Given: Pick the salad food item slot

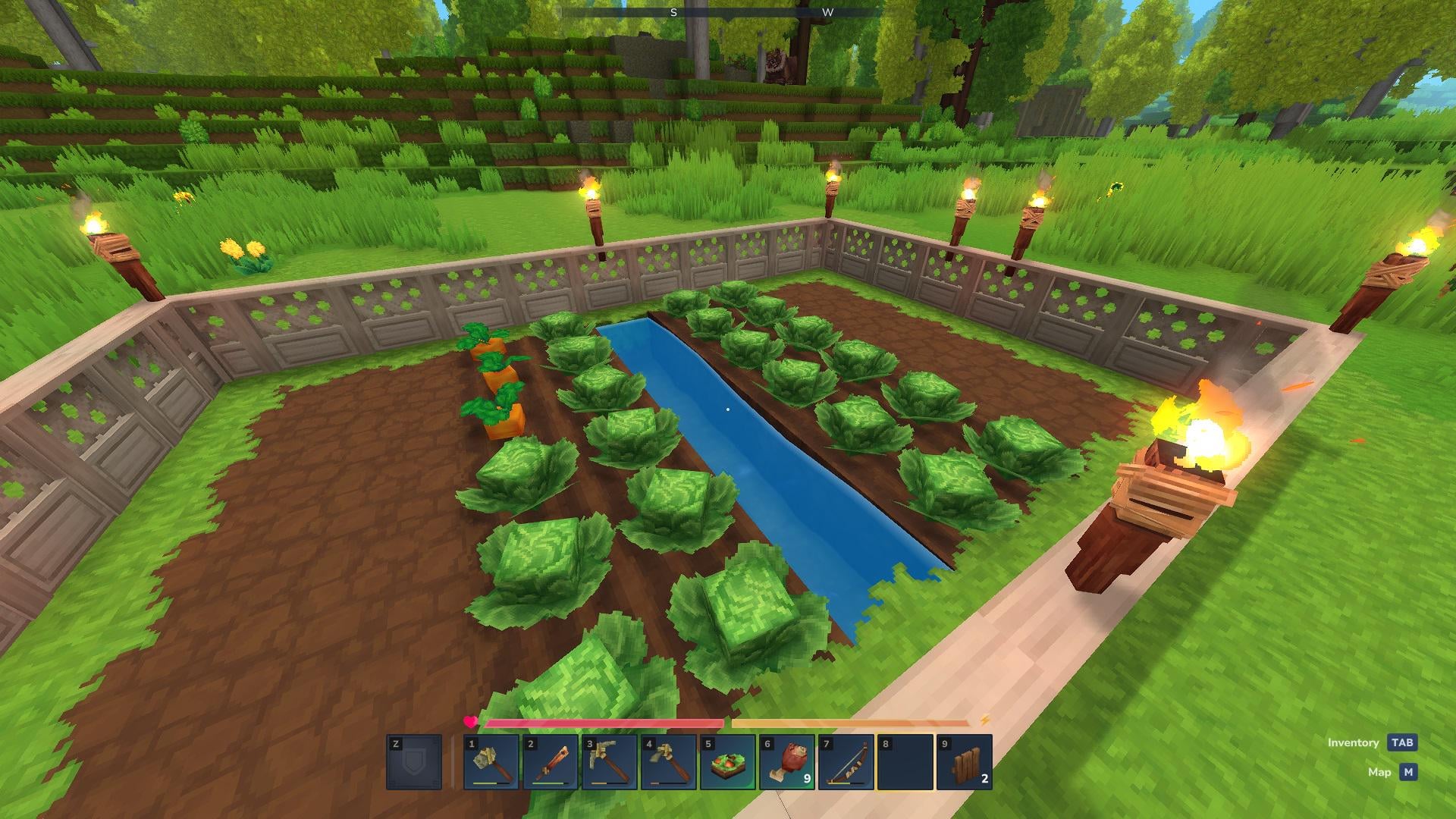Looking at the screenshot, I should click(x=728, y=762).
